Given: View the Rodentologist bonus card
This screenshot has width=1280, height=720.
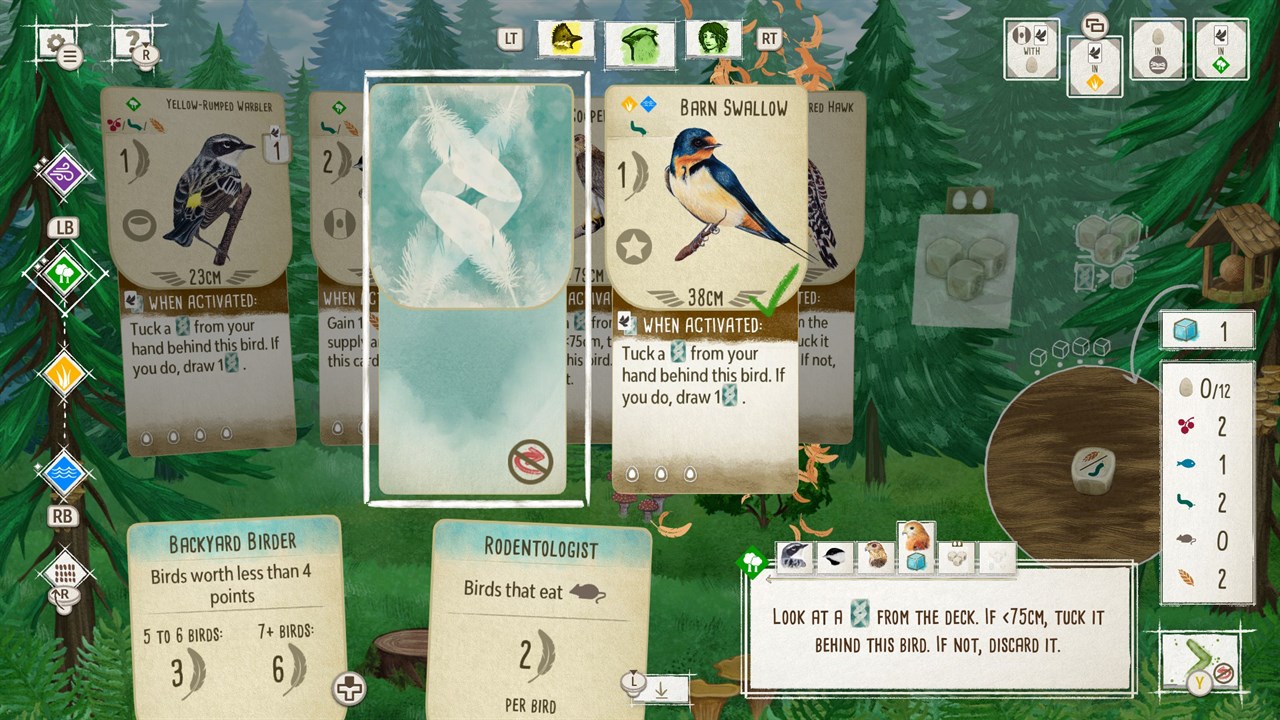Looking at the screenshot, I should [540, 620].
